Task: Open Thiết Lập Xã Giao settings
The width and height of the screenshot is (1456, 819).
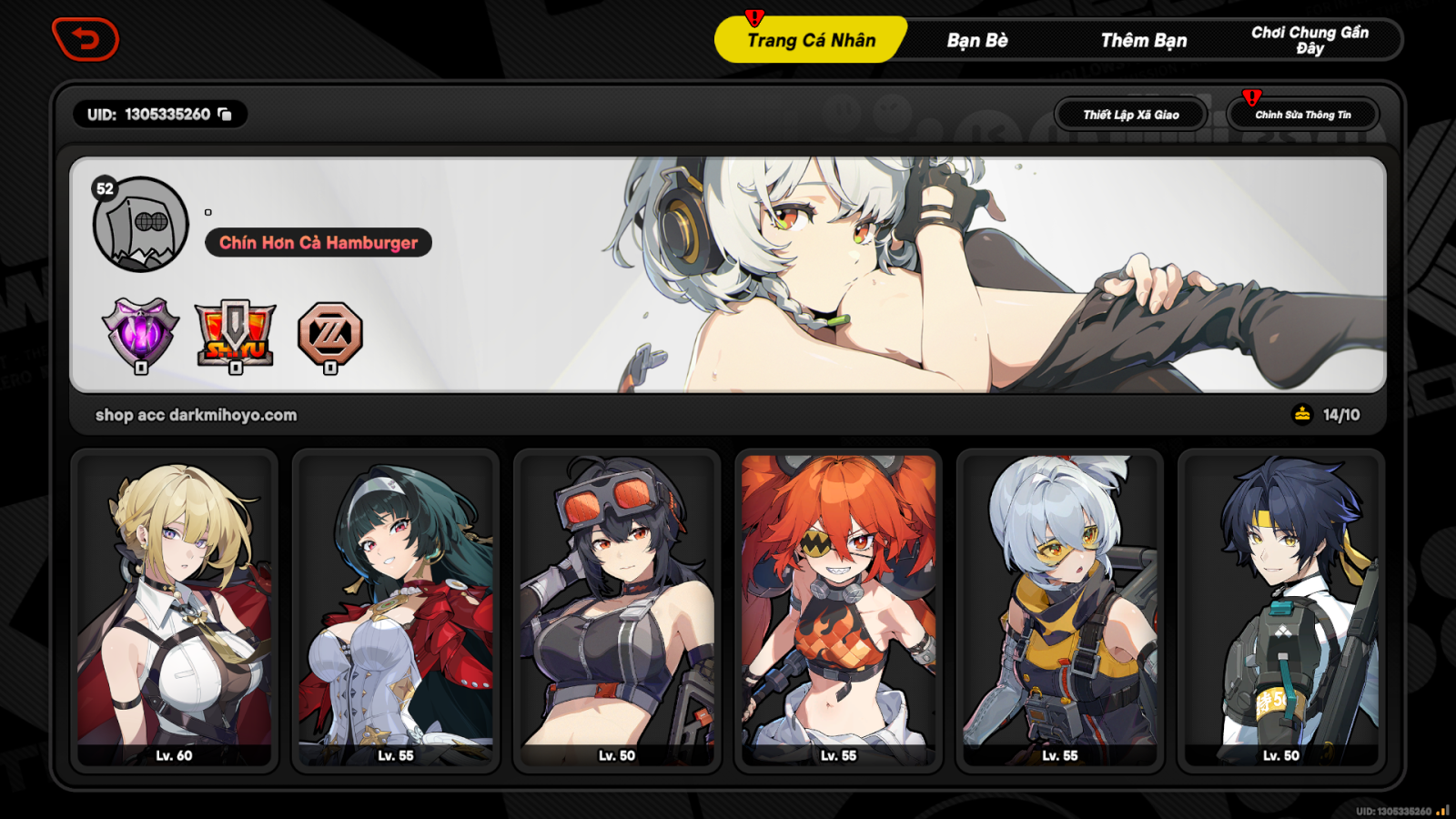Action: pyautogui.click(x=1130, y=114)
